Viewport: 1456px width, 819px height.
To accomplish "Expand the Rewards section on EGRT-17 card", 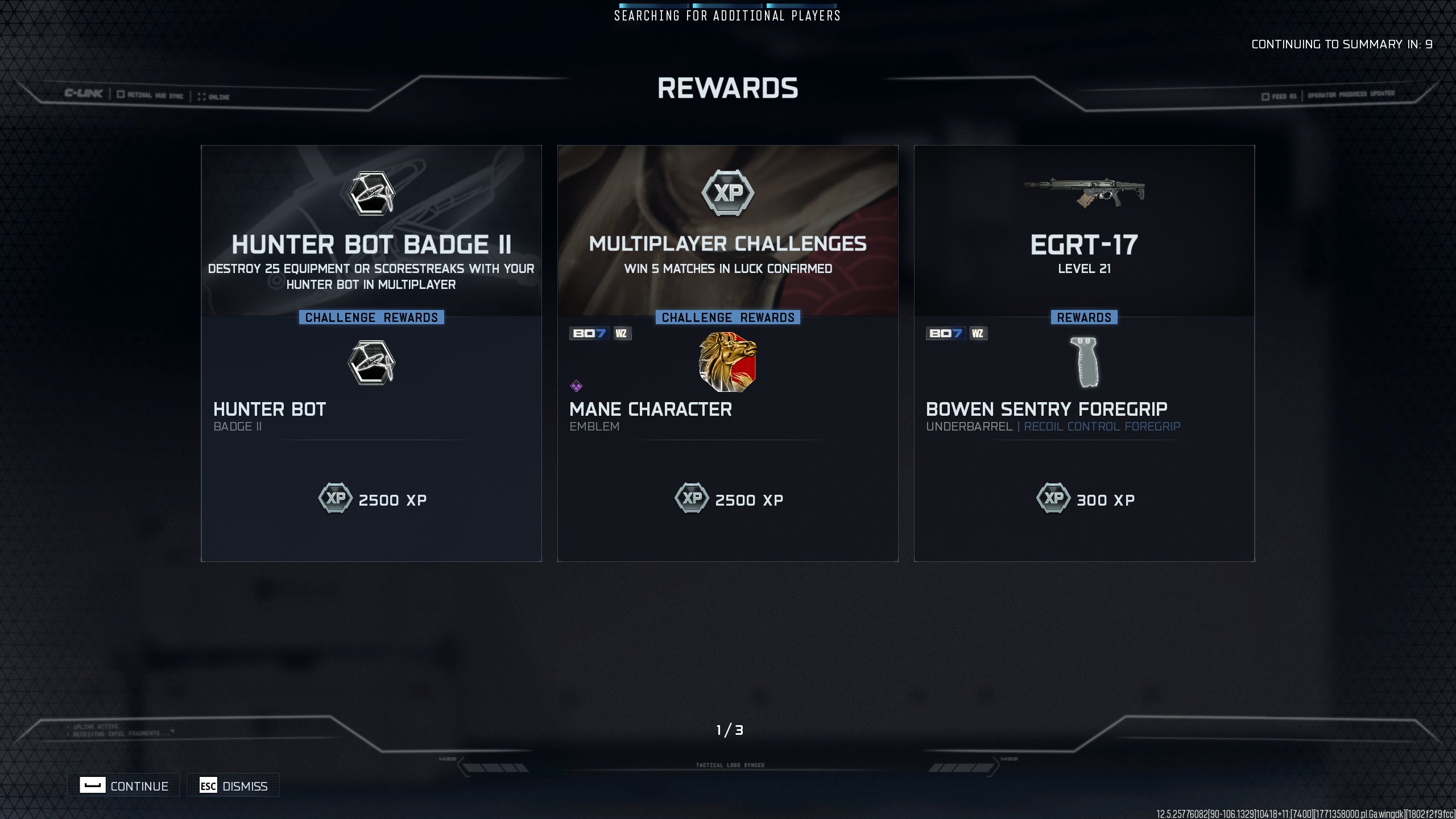I will 1084,317.
